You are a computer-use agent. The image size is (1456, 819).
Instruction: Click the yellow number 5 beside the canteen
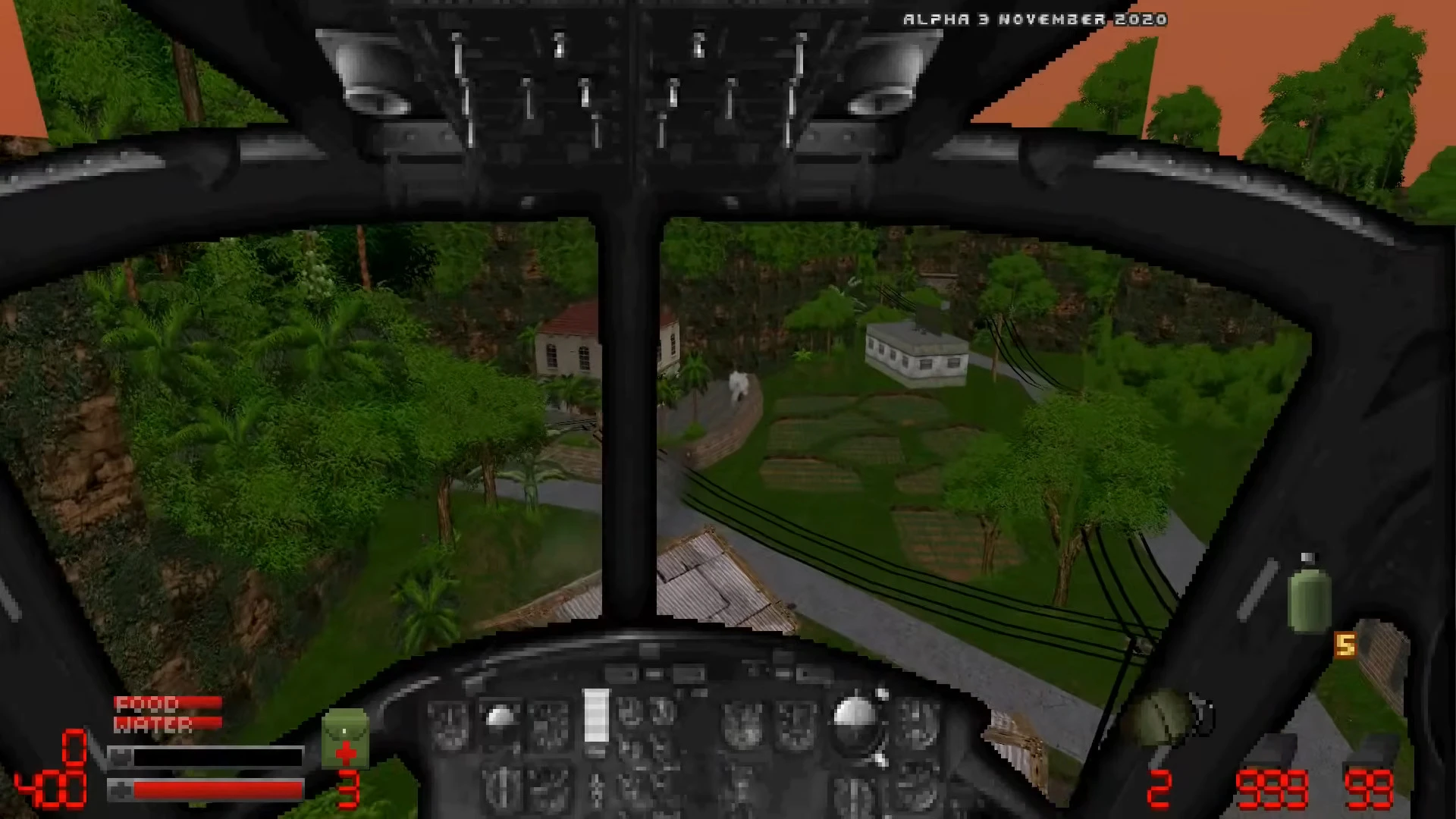tap(1346, 645)
